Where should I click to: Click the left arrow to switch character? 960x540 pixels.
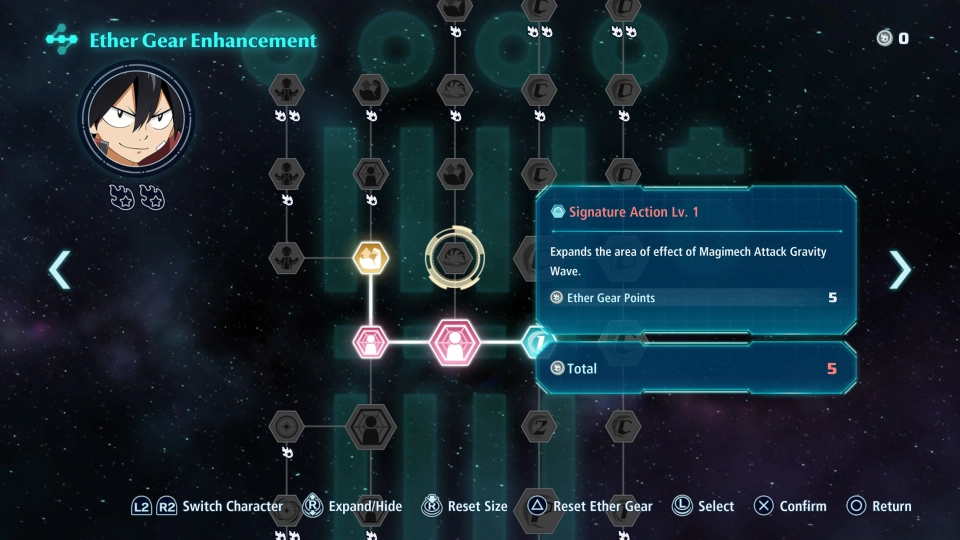[x=60, y=269]
